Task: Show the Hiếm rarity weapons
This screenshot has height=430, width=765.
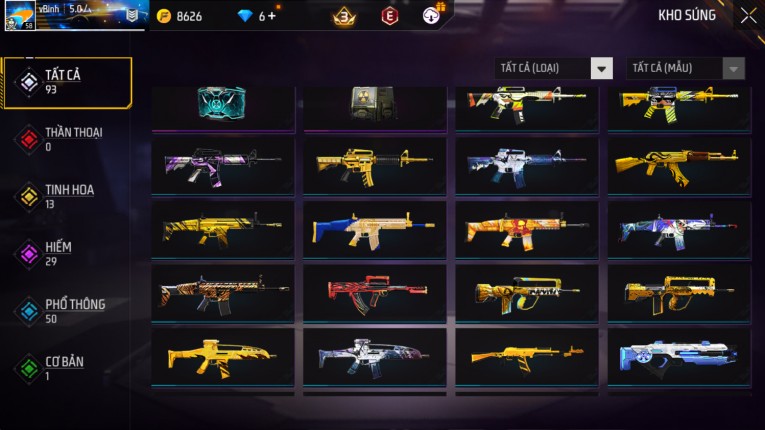Action: [x=67, y=252]
